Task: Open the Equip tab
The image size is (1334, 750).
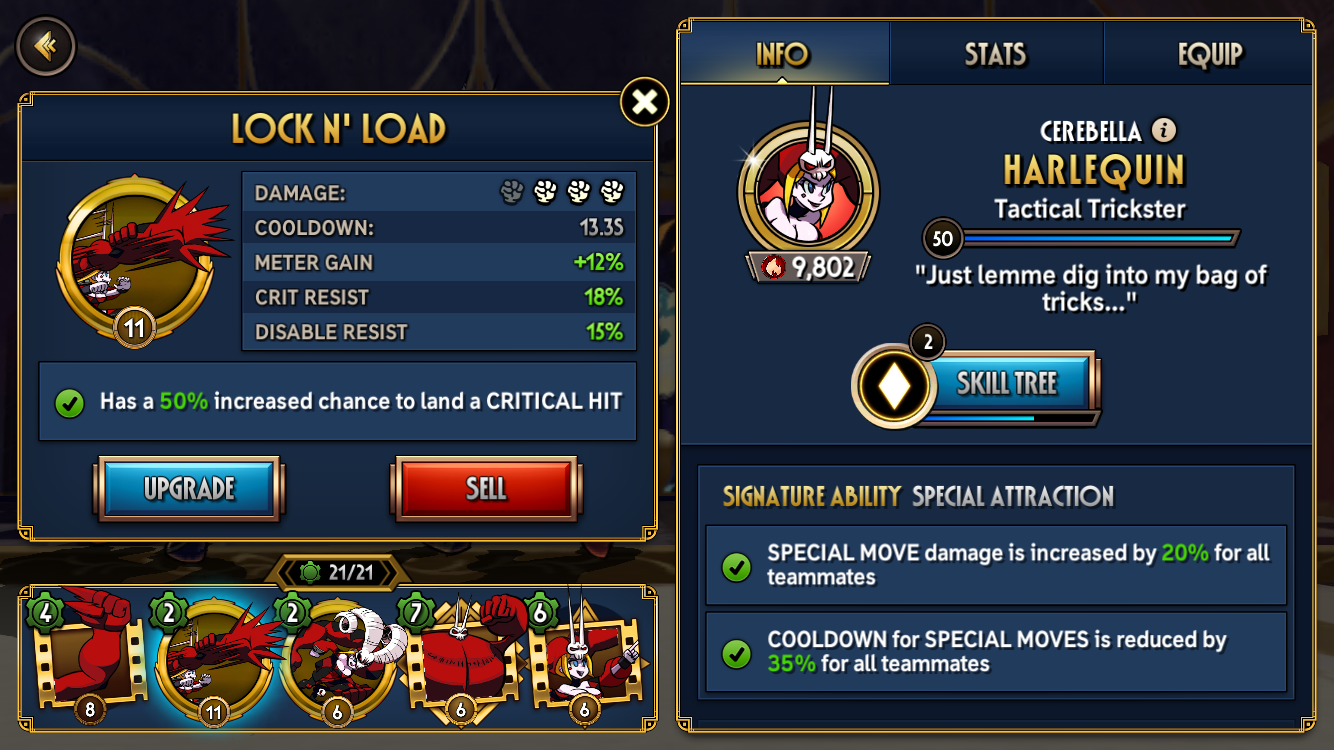Action: coord(1209,54)
